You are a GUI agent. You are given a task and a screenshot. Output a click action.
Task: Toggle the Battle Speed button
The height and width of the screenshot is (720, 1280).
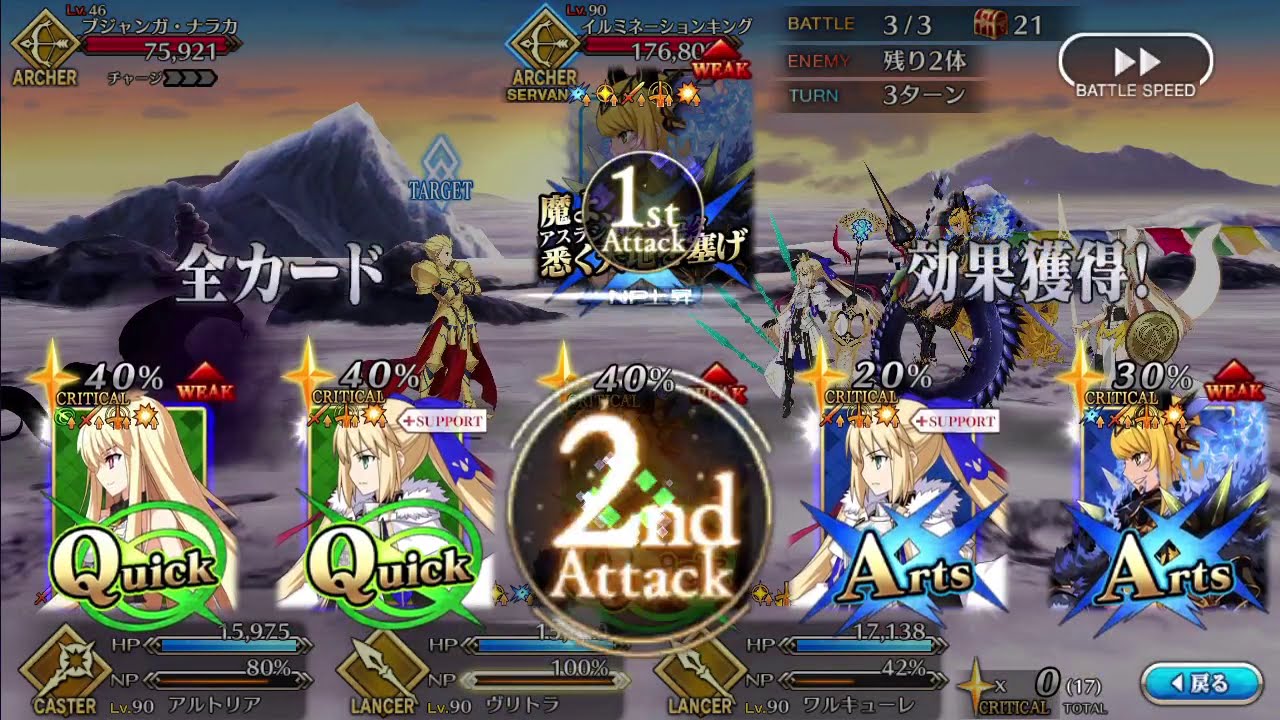[1135, 66]
